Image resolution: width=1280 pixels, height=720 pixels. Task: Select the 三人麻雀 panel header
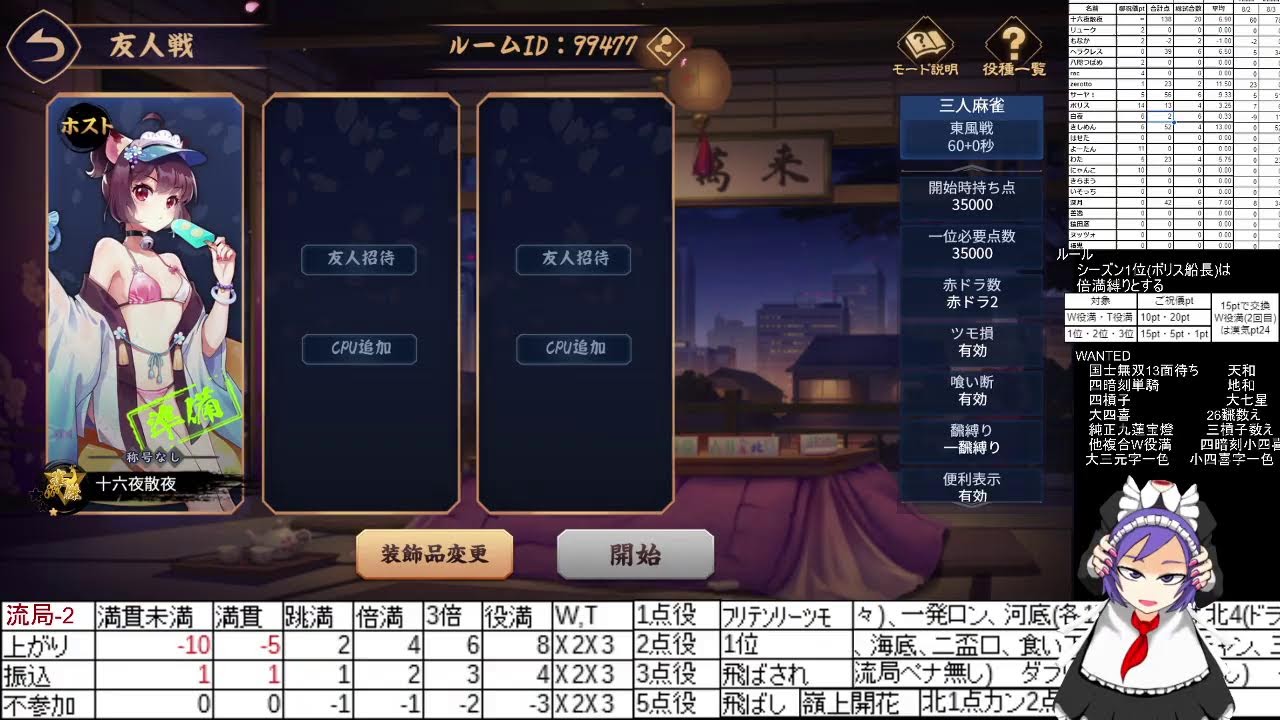tap(972, 105)
